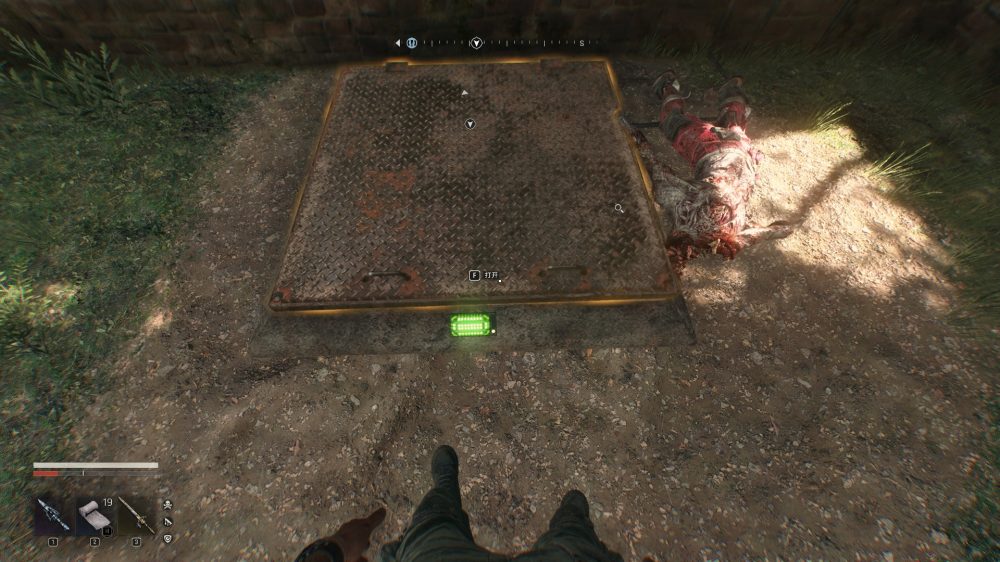Select the bandage roll item slot
This screenshot has height=562, width=1000.
[x=94, y=515]
